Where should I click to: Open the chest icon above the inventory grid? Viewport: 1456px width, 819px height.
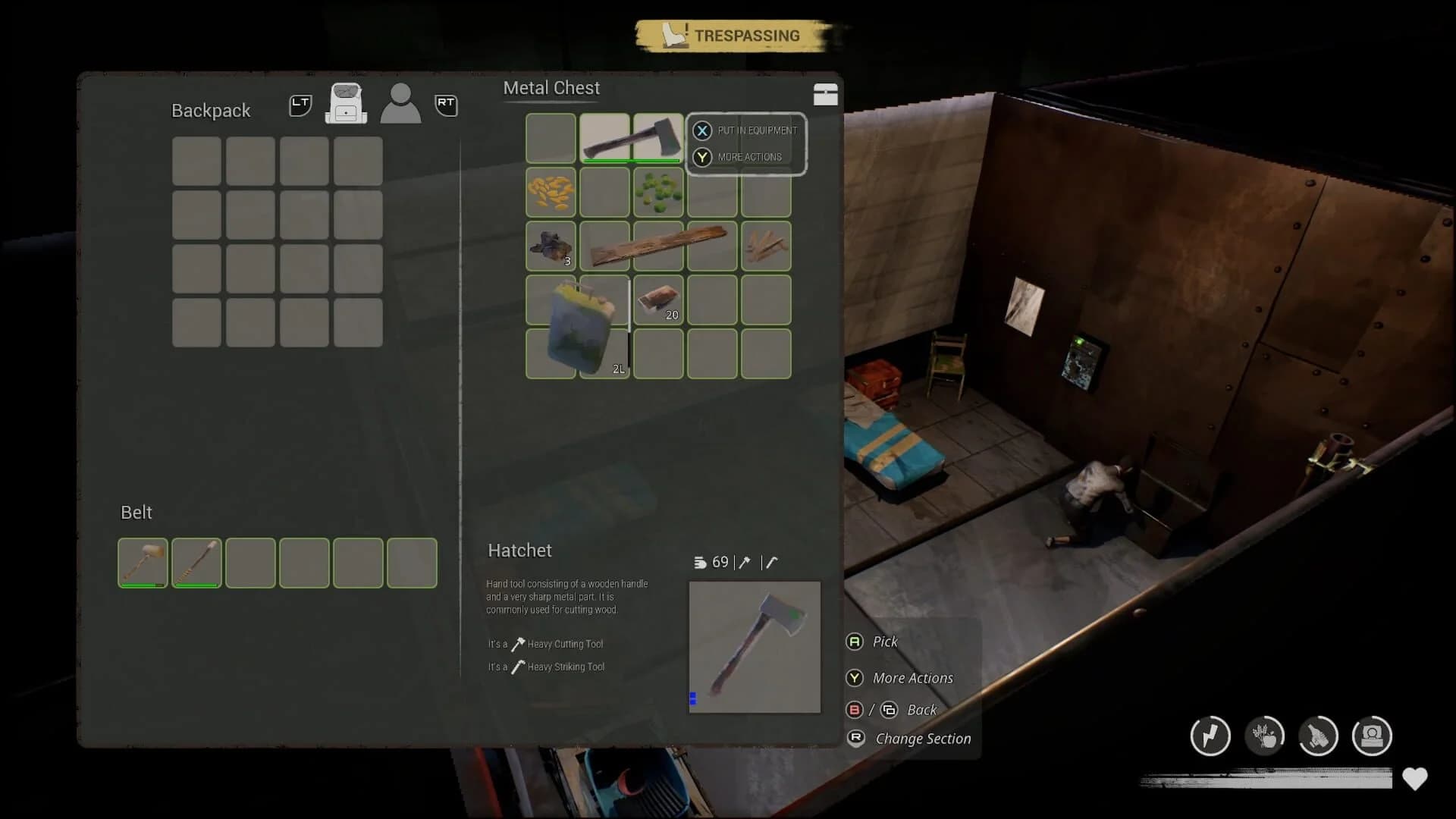click(x=826, y=95)
